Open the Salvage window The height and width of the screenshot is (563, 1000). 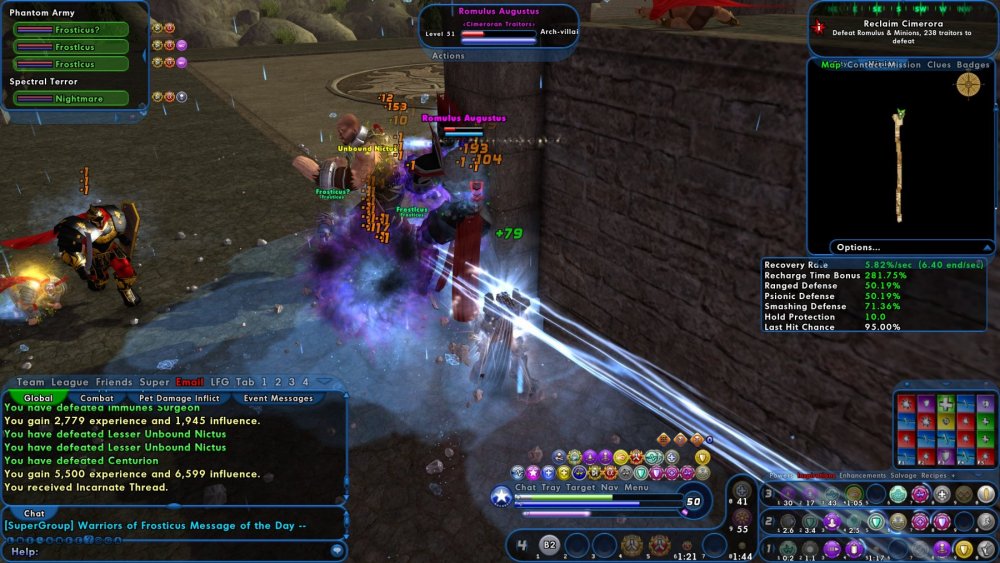tap(916, 476)
